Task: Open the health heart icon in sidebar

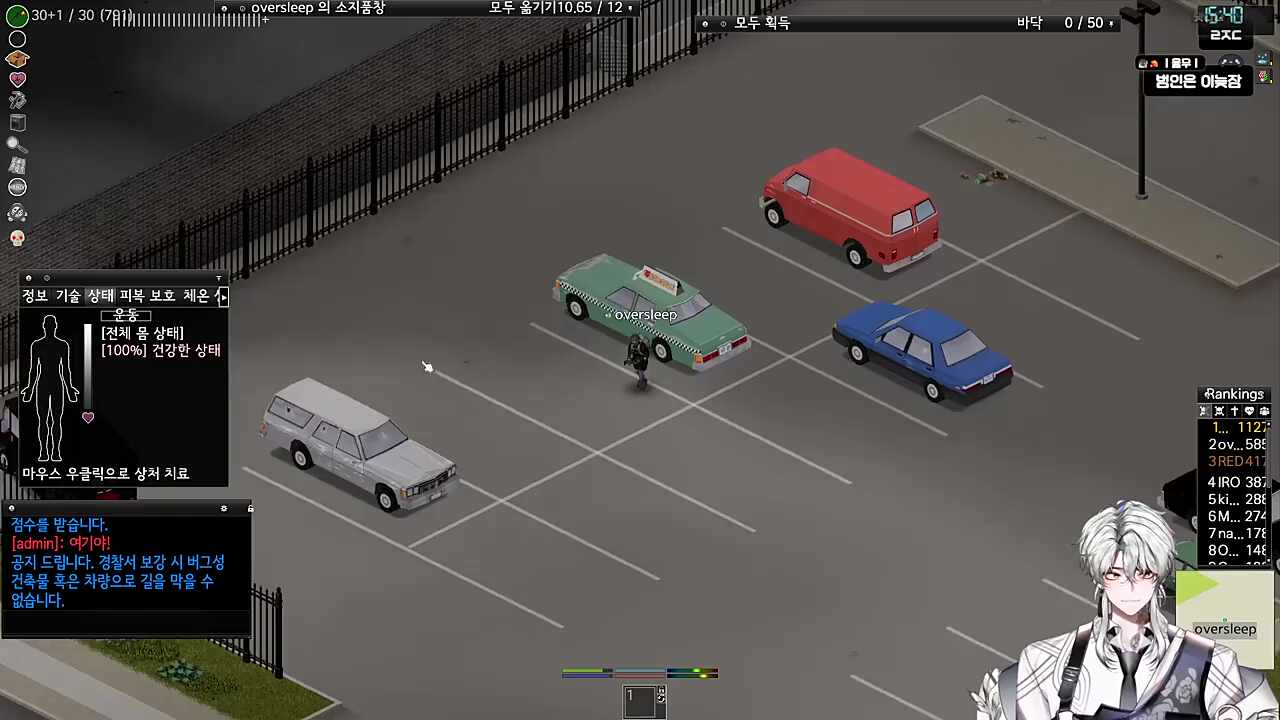Action: pyautogui.click(x=17, y=80)
